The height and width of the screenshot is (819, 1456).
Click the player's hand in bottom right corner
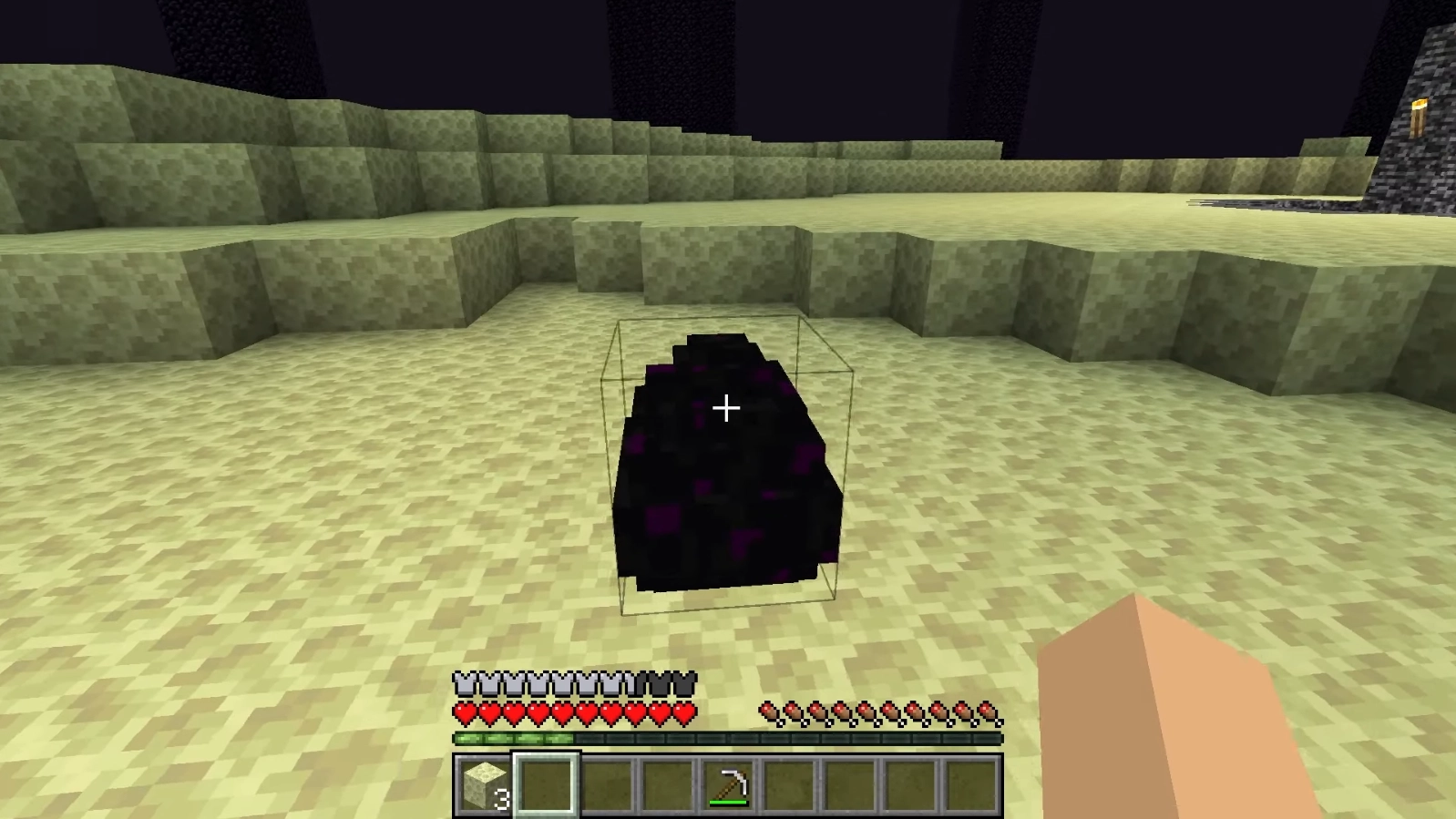point(1184,729)
